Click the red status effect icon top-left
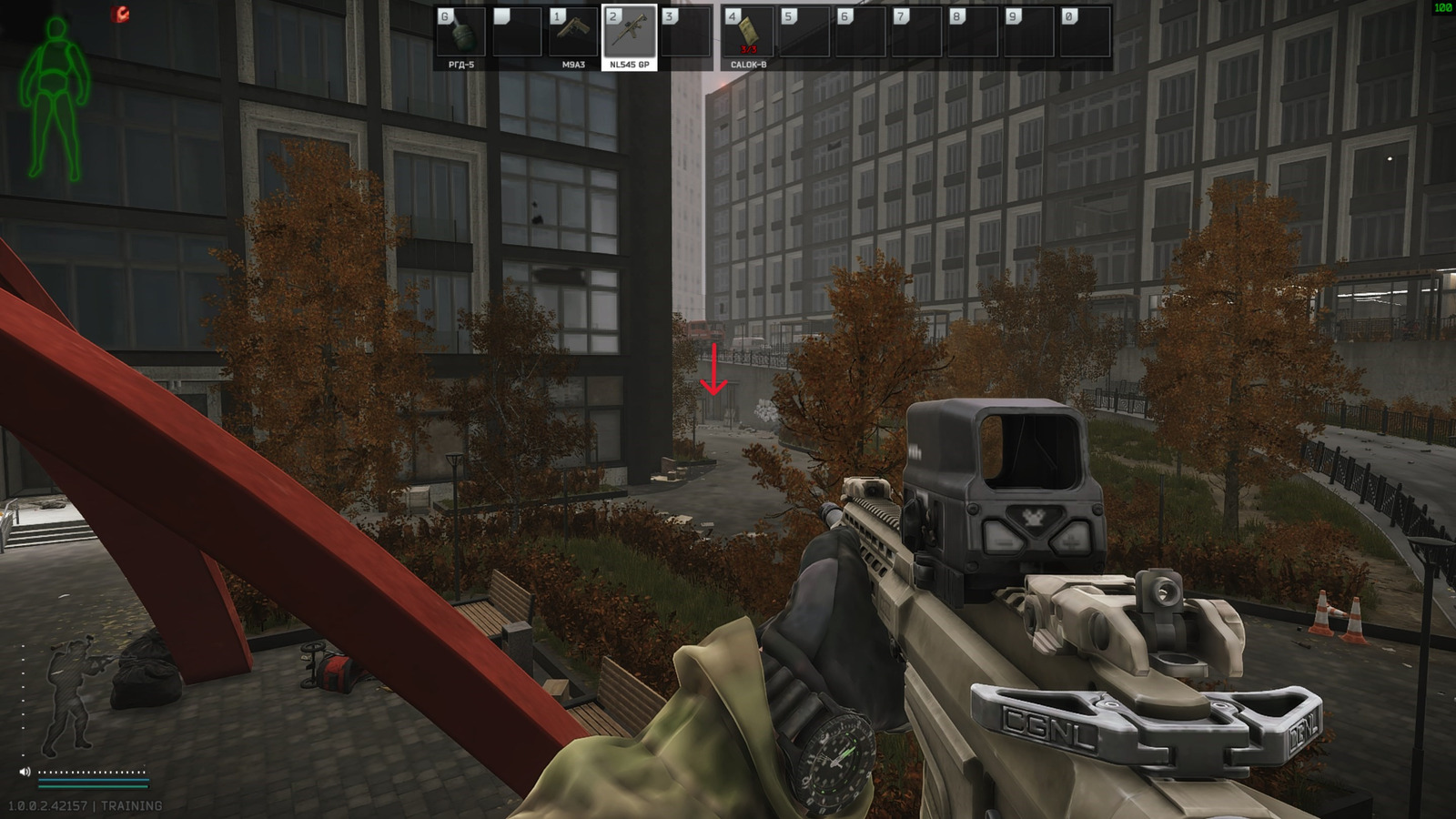 118,13
